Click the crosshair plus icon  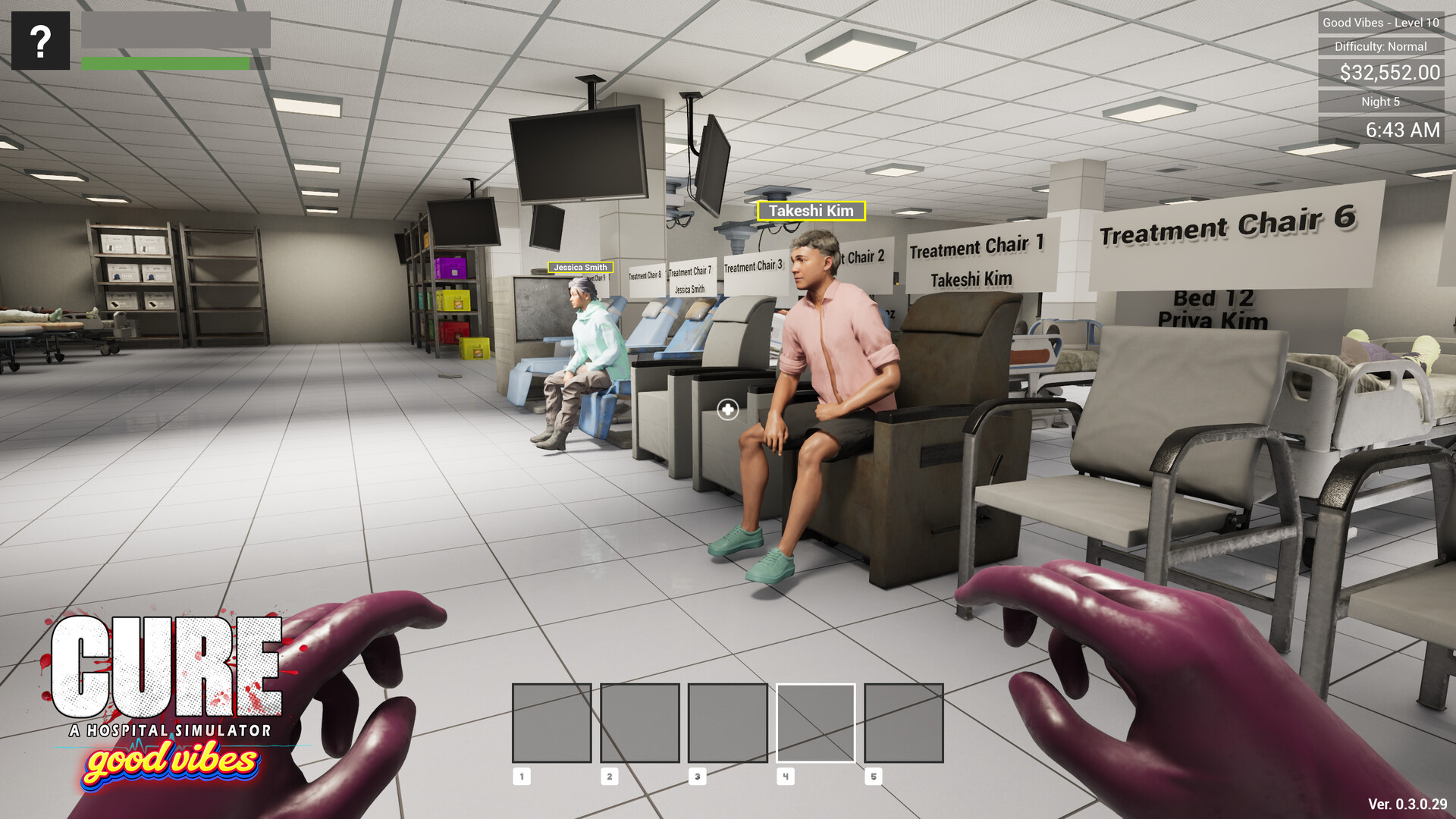[727, 409]
